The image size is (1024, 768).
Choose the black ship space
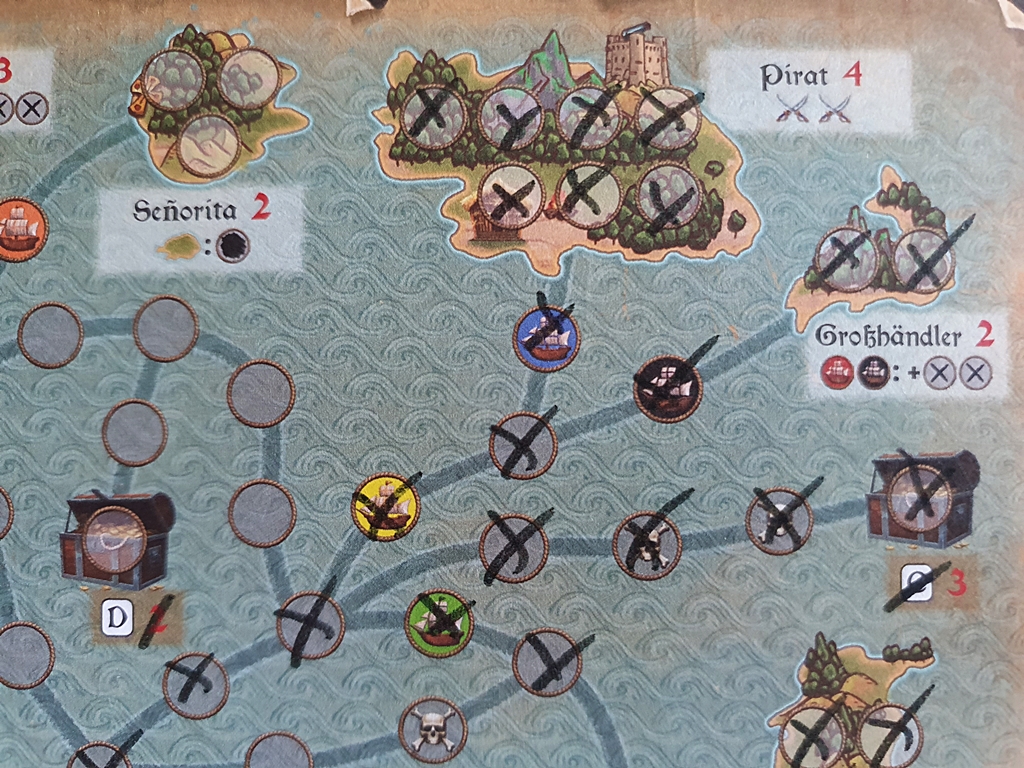pyautogui.click(x=667, y=388)
